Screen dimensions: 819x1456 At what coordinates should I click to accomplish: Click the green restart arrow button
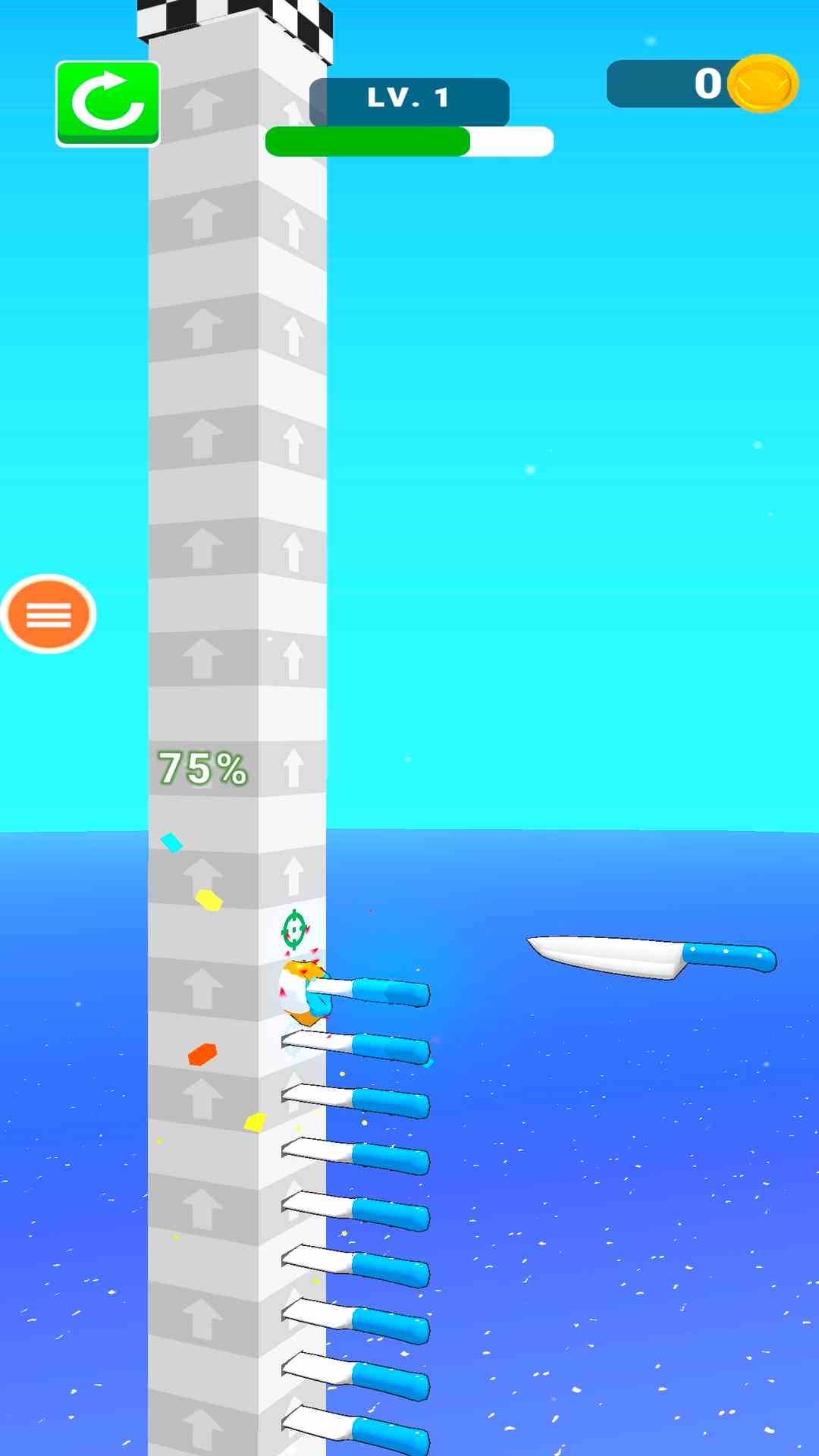[x=108, y=103]
